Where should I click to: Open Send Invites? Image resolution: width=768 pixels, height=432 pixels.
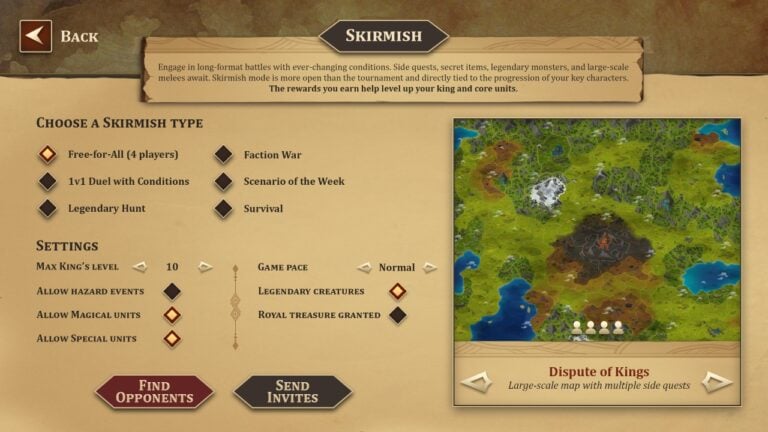(x=292, y=391)
